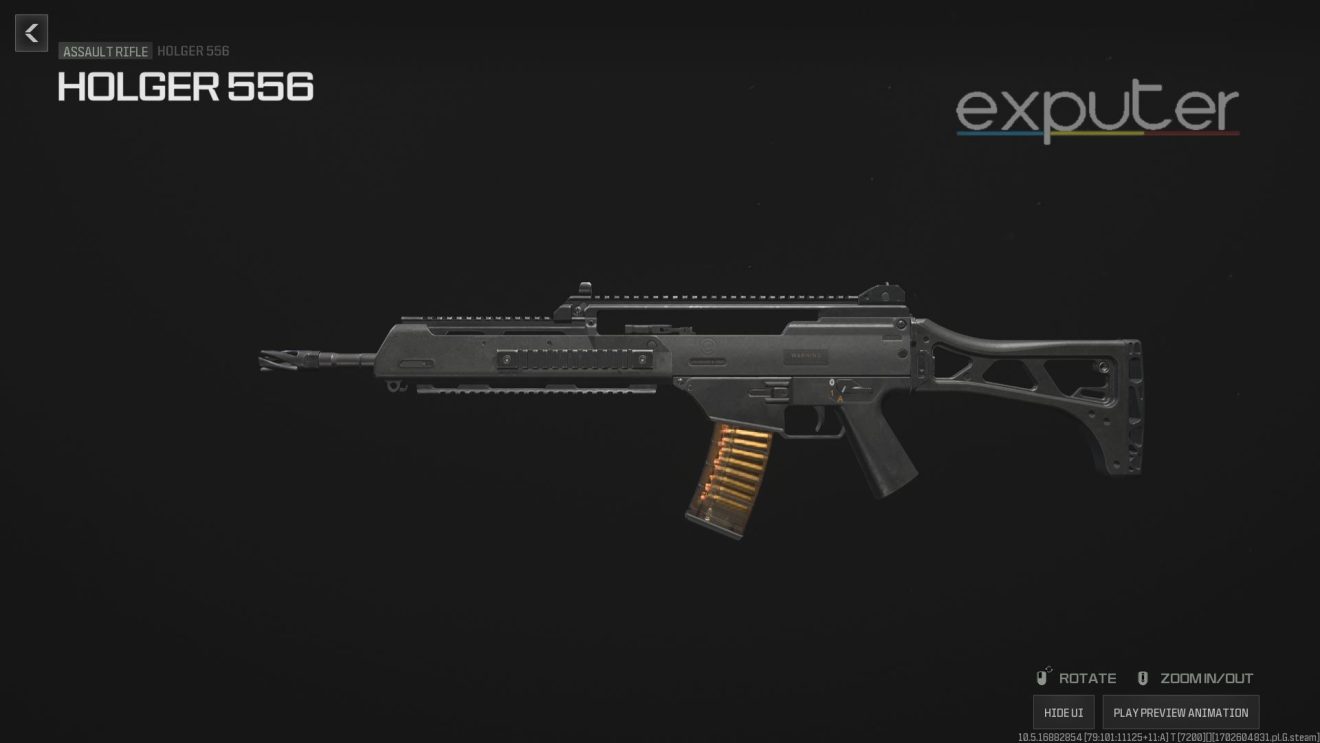This screenshot has height=743, width=1320.
Task: Click the back arrow icon
Action: [x=31, y=32]
